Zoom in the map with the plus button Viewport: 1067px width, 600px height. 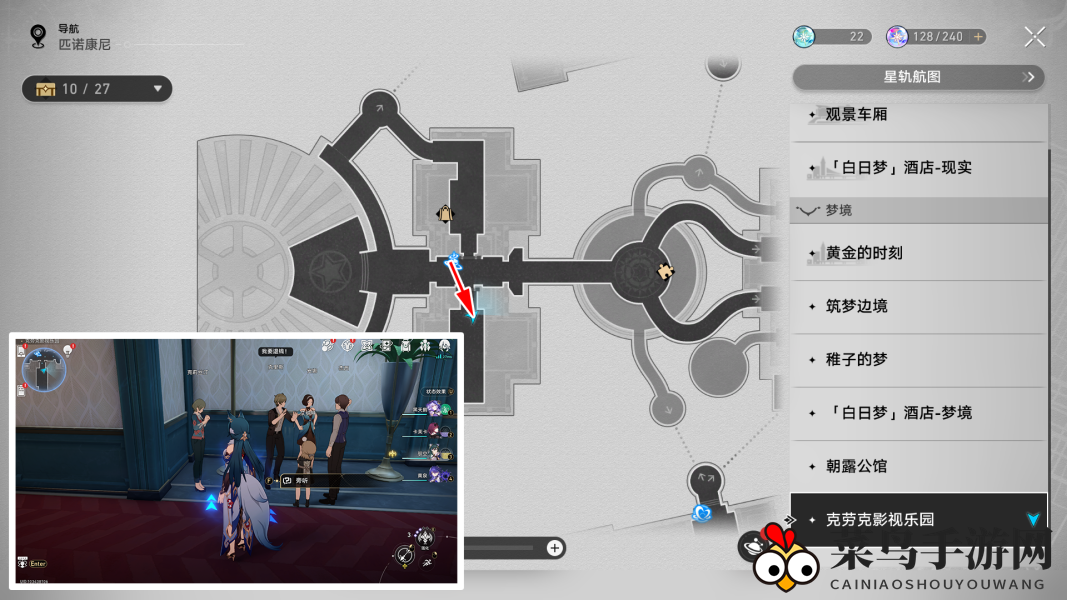click(x=555, y=547)
